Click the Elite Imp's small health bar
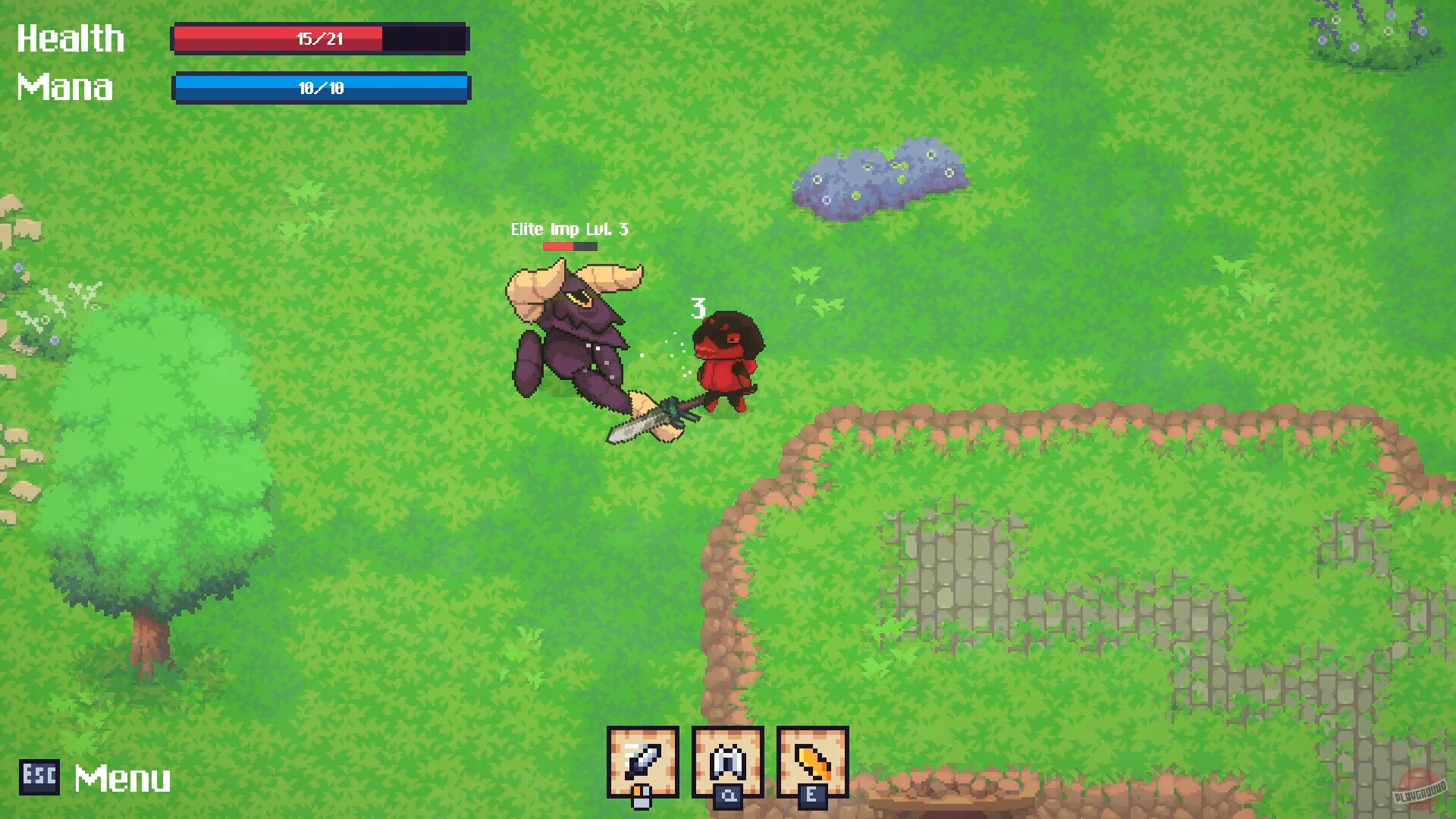 [x=571, y=246]
